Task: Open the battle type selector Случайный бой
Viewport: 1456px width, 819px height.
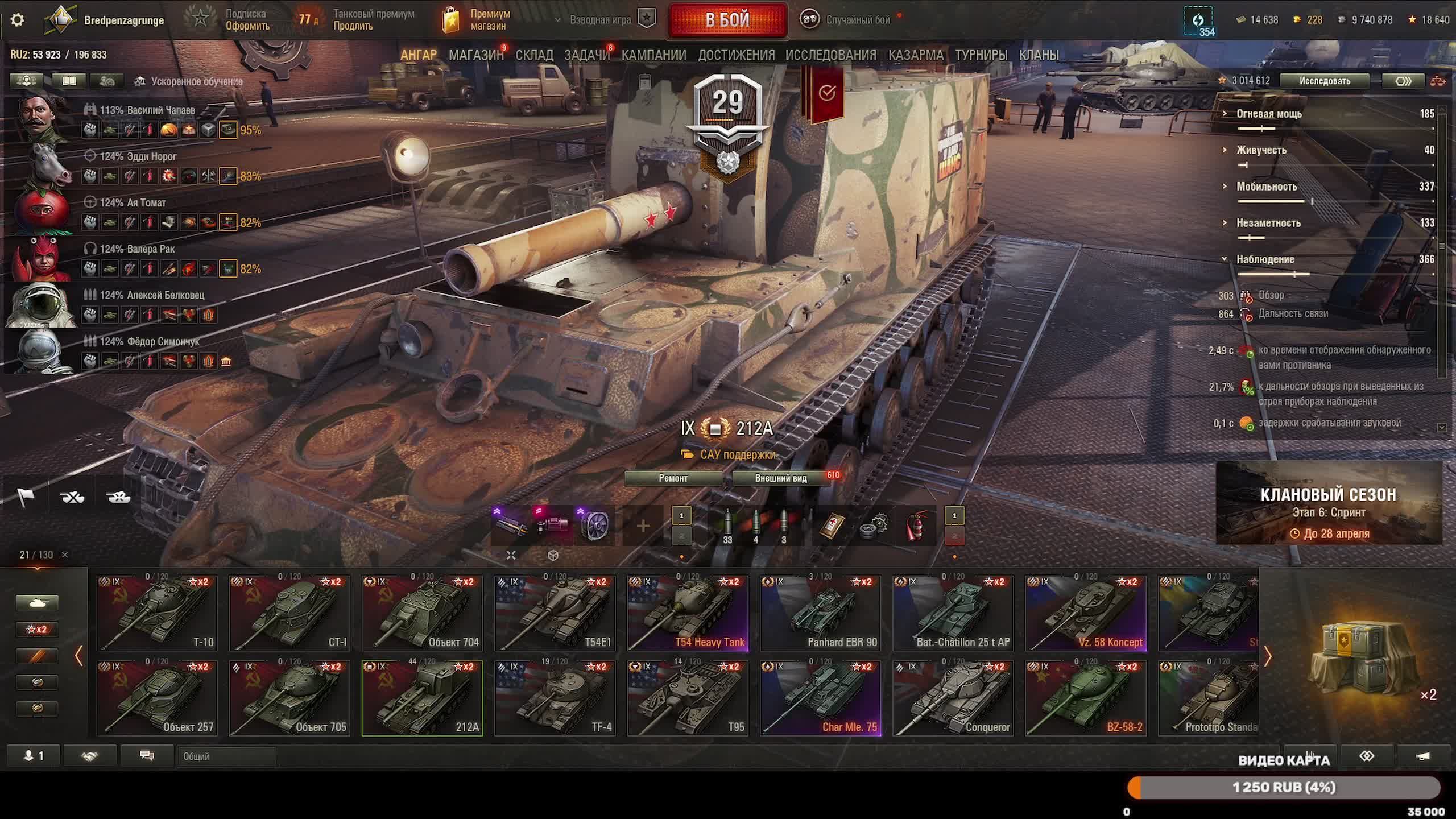Action: (847, 20)
